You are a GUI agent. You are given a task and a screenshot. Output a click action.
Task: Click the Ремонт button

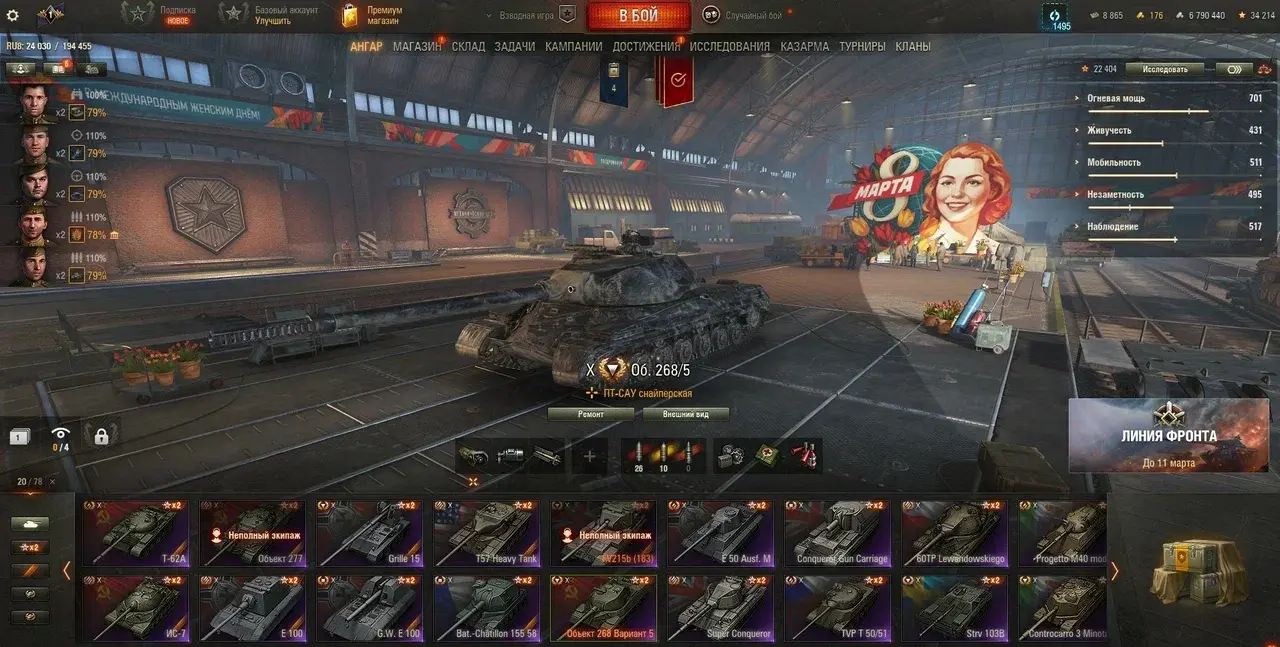click(591, 414)
